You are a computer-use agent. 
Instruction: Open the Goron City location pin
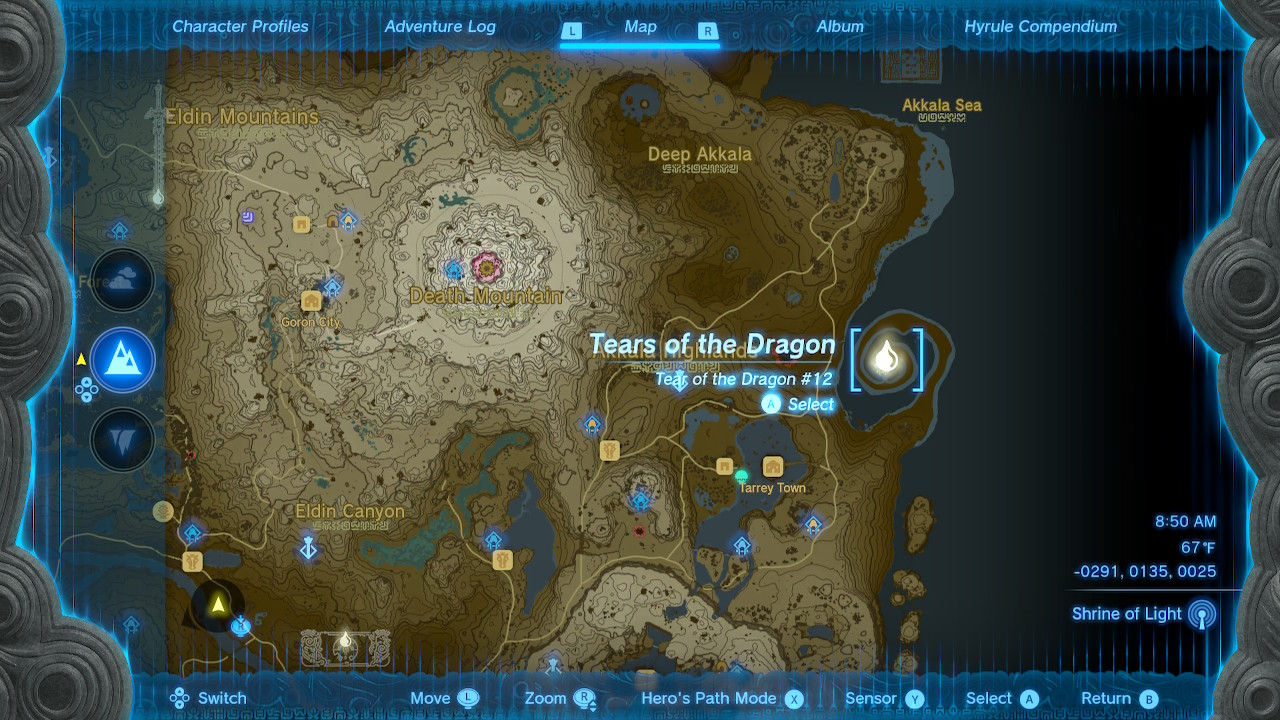(312, 299)
